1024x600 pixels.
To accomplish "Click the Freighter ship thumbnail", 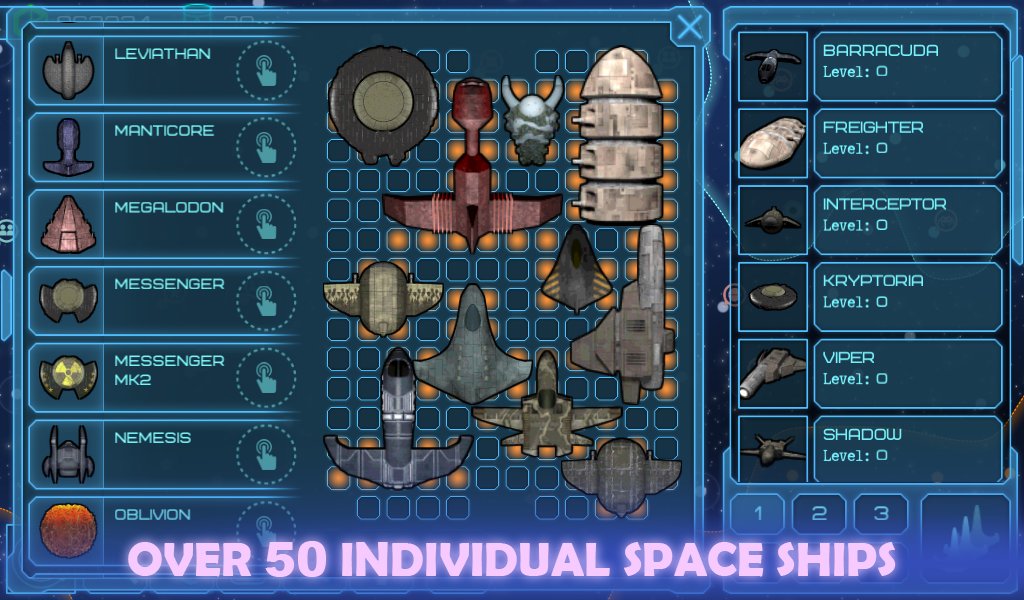I will (773, 143).
